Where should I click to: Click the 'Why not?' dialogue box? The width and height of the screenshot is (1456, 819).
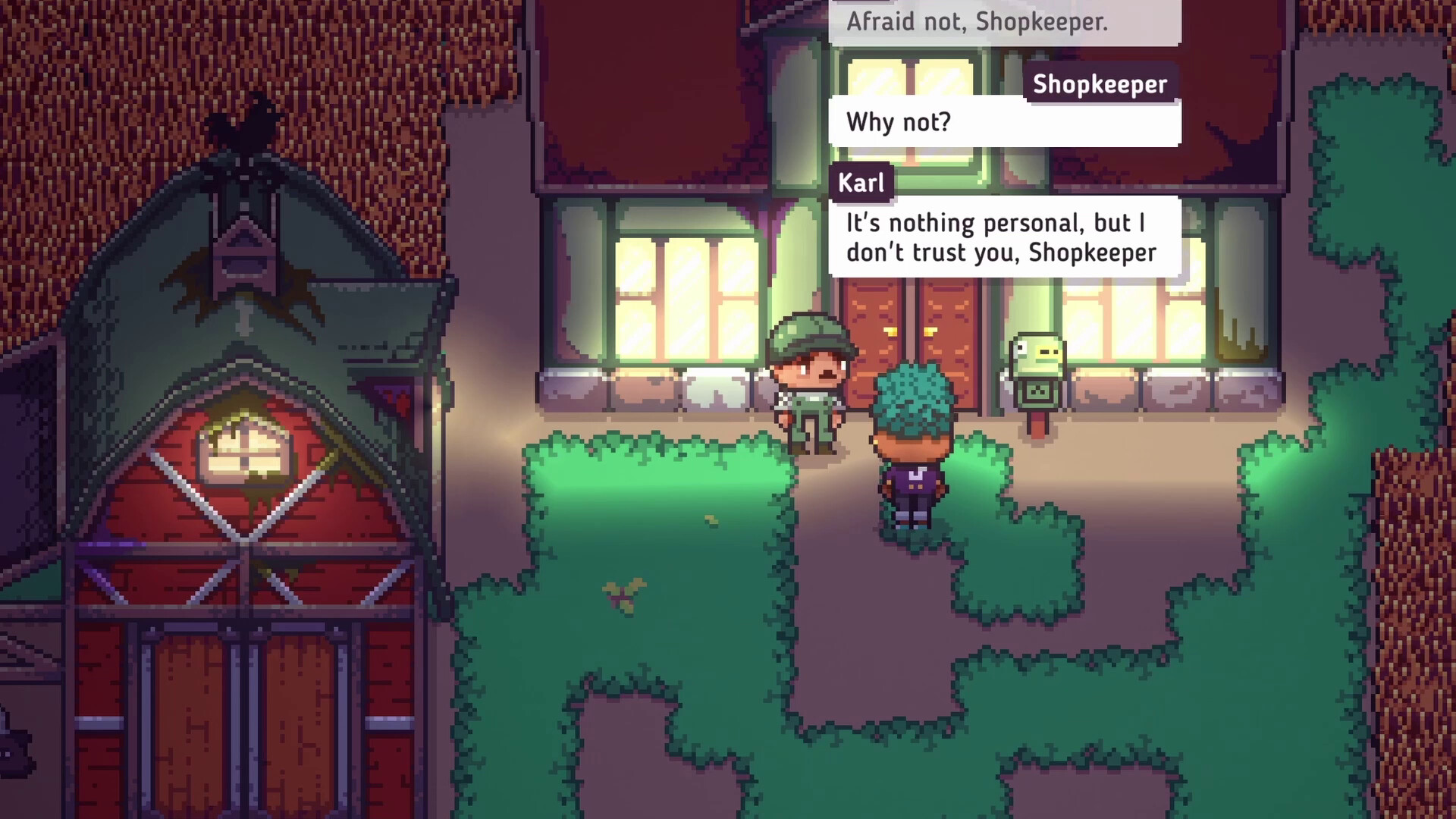(x=1005, y=122)
